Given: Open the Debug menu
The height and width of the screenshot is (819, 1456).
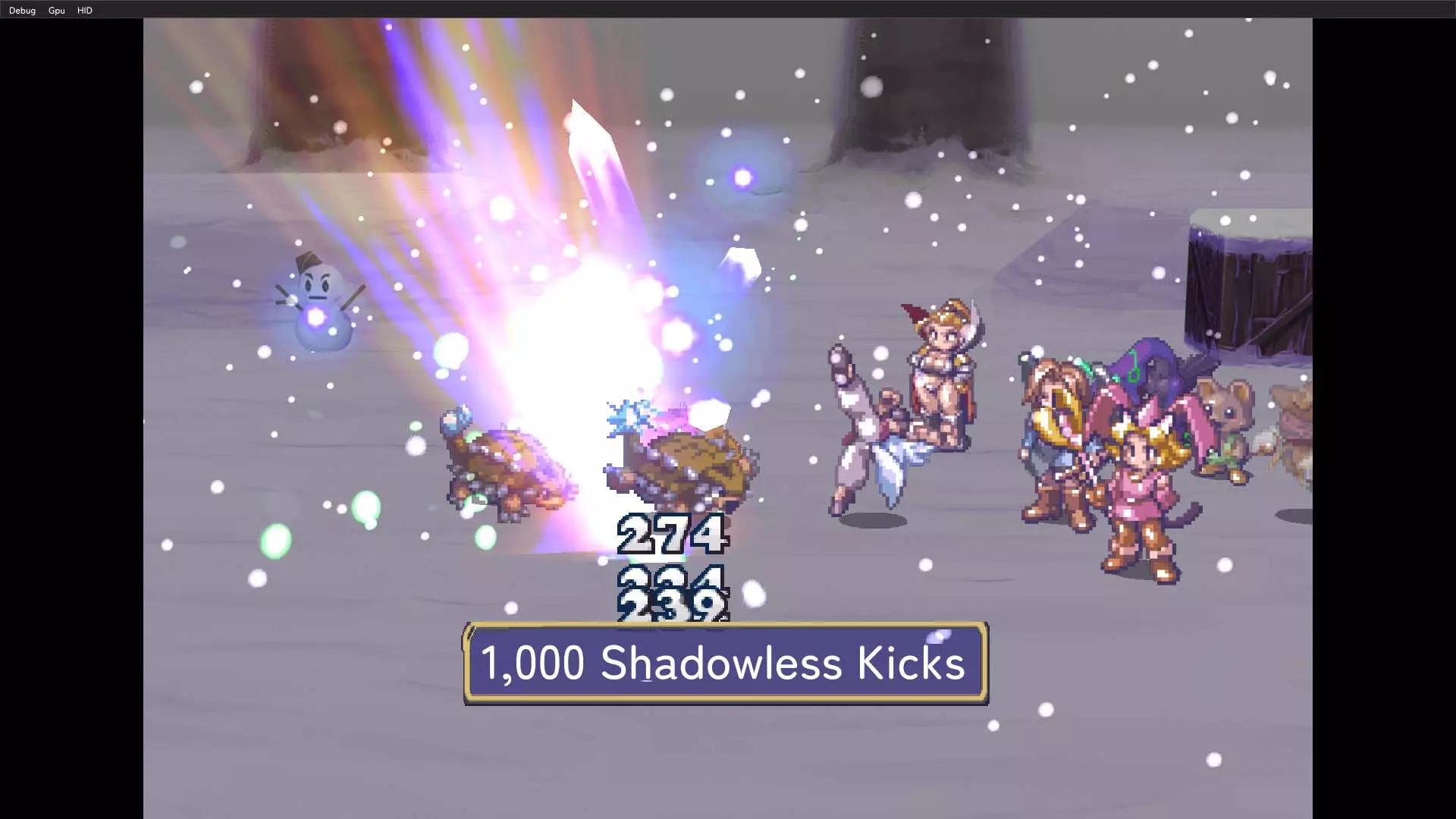Looking at the screenshot, I should [x=22, y=11].
